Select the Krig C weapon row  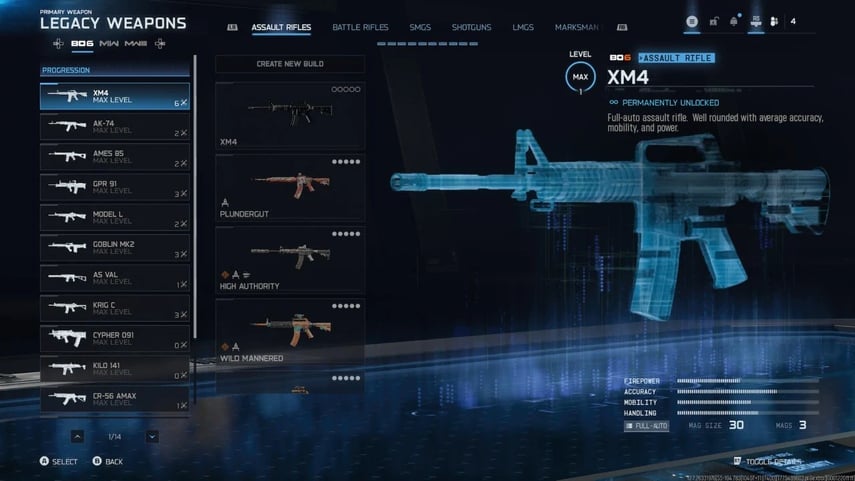click(x=115, y=308)
